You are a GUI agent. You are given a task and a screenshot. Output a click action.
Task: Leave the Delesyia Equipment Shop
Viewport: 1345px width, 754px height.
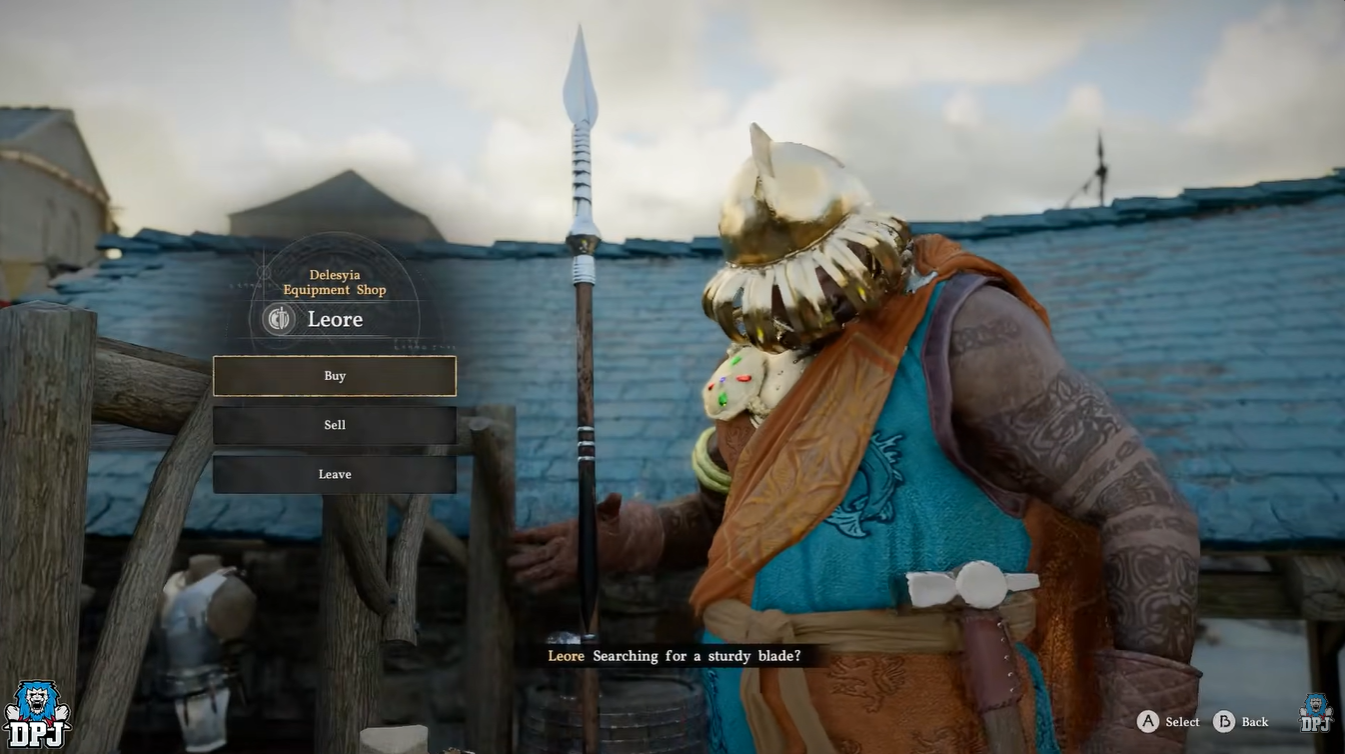pos(334,474)
